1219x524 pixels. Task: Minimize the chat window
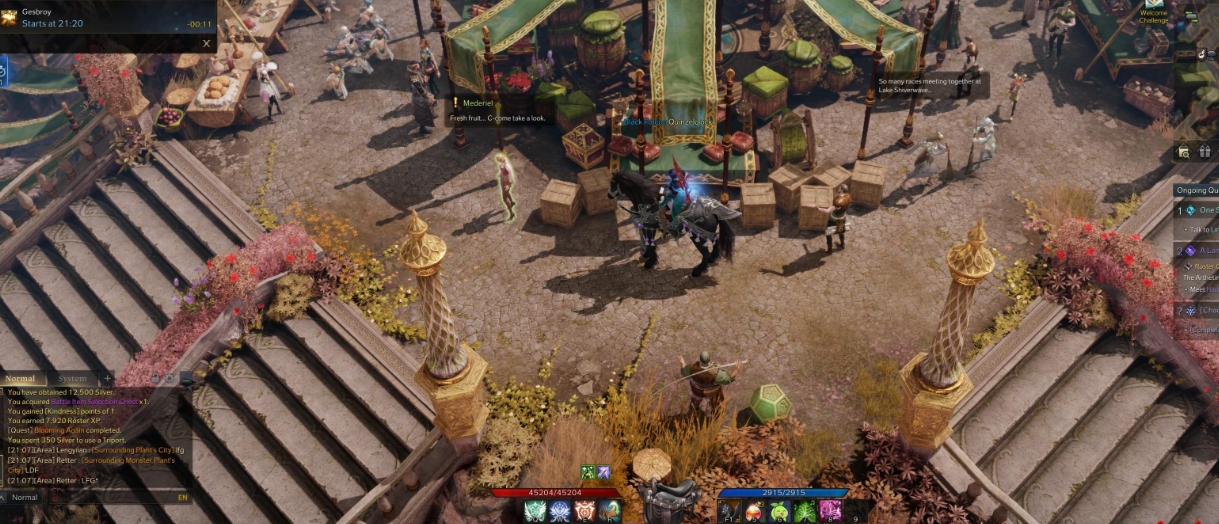(x=186, y=379)
